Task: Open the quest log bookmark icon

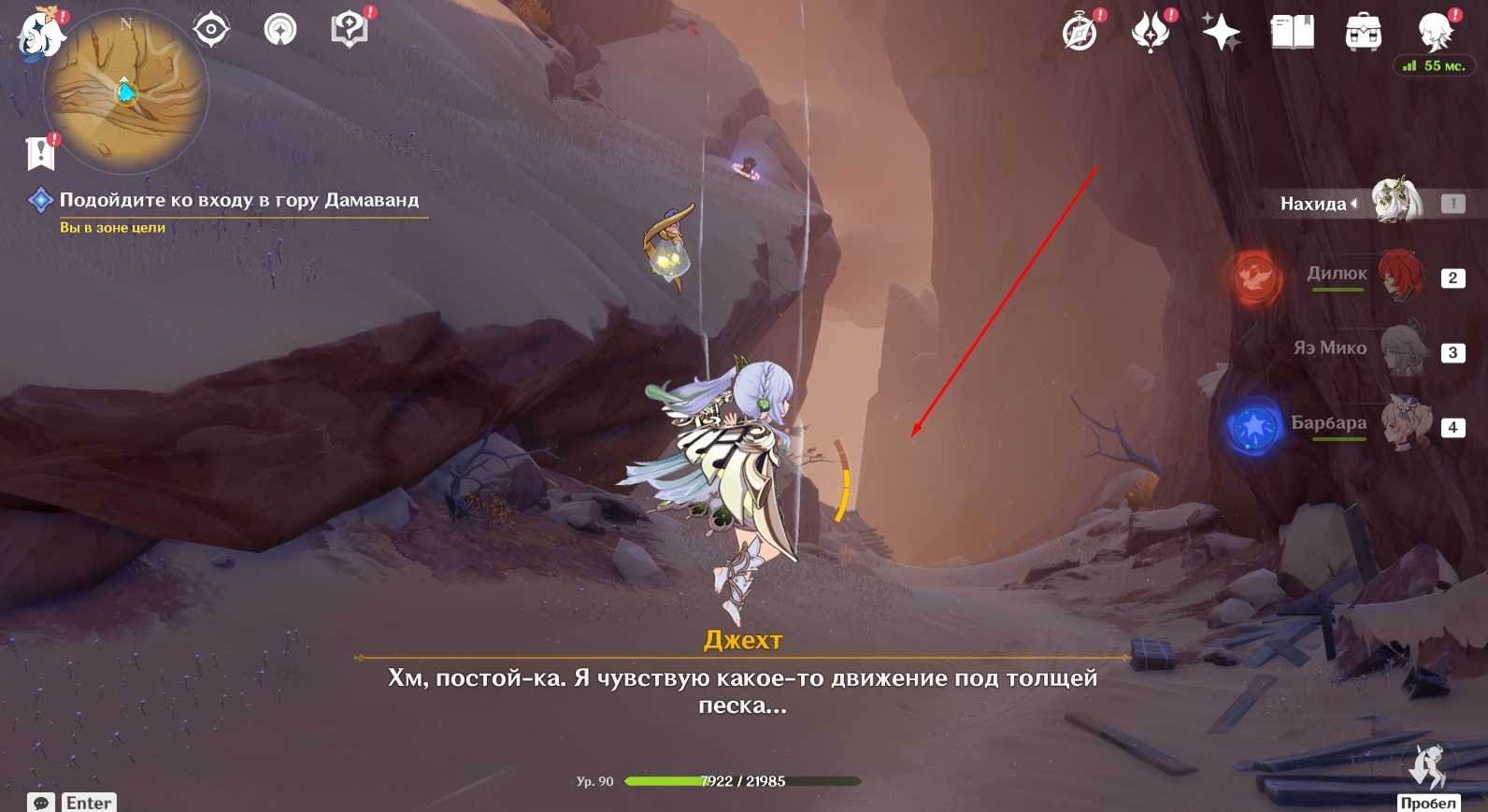Action: tap(40, 153)
